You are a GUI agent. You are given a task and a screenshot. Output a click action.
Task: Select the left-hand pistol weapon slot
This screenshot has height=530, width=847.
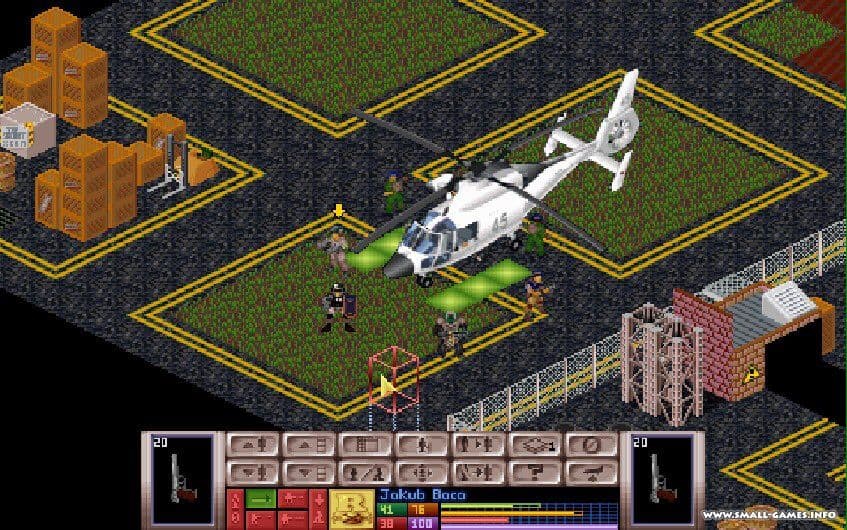181,477
